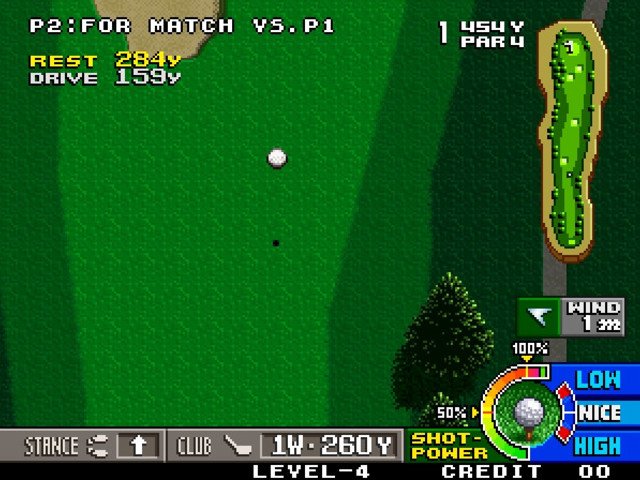The image size is (640, 480).
Task: Open the hole overview minimap
Action: pyautogui.click(x=572, y=140)
